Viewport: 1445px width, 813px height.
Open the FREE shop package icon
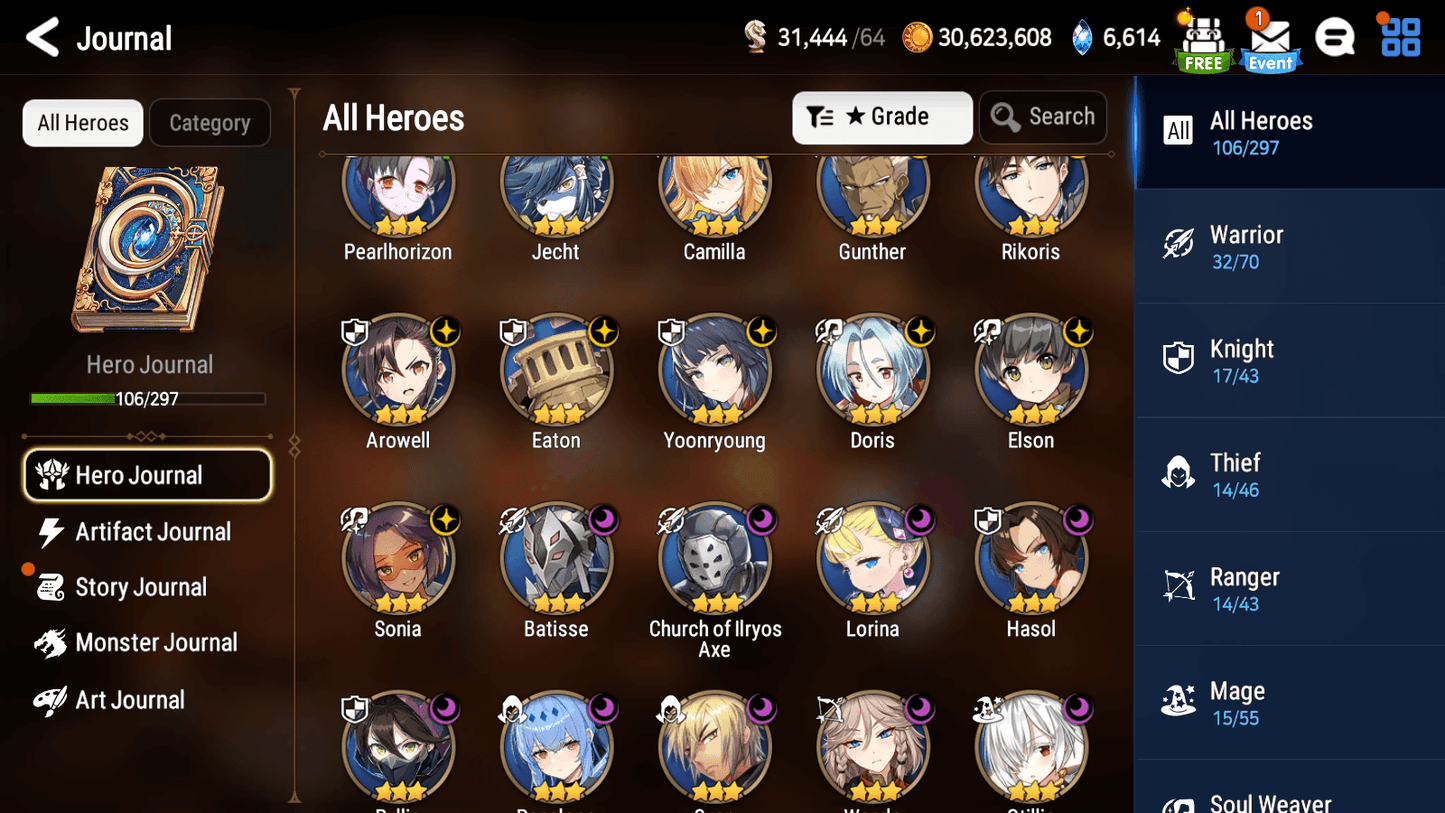[1202, 40]
